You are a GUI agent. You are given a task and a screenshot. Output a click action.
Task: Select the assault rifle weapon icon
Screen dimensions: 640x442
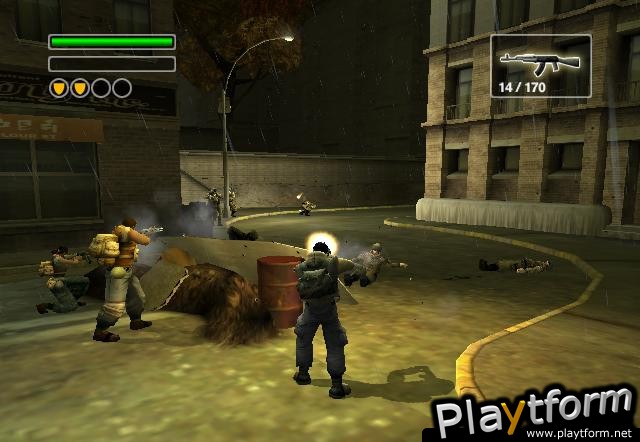[x=539, y=62]
